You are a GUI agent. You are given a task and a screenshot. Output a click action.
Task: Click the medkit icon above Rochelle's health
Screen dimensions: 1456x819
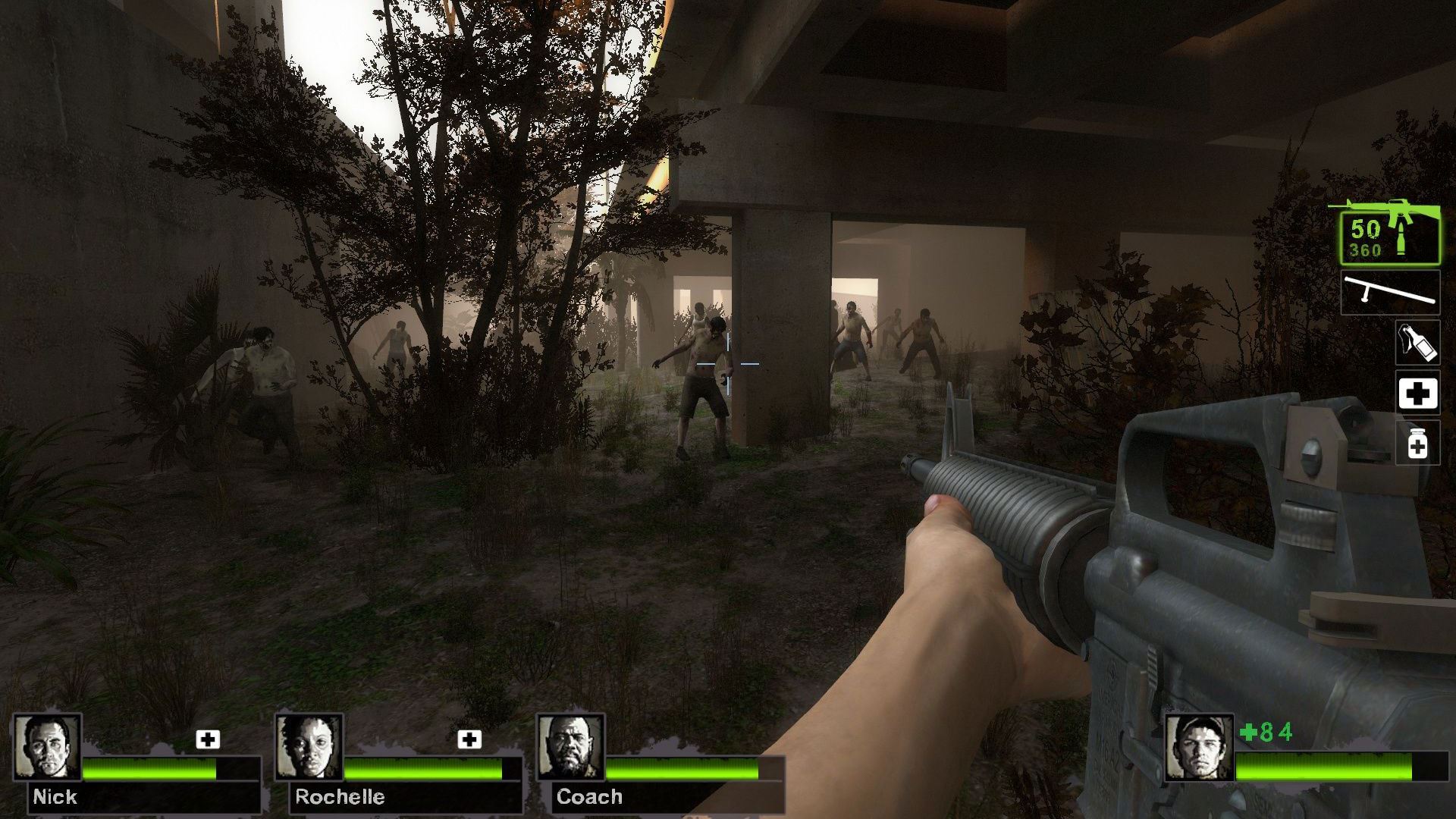[x=469, y=739]
